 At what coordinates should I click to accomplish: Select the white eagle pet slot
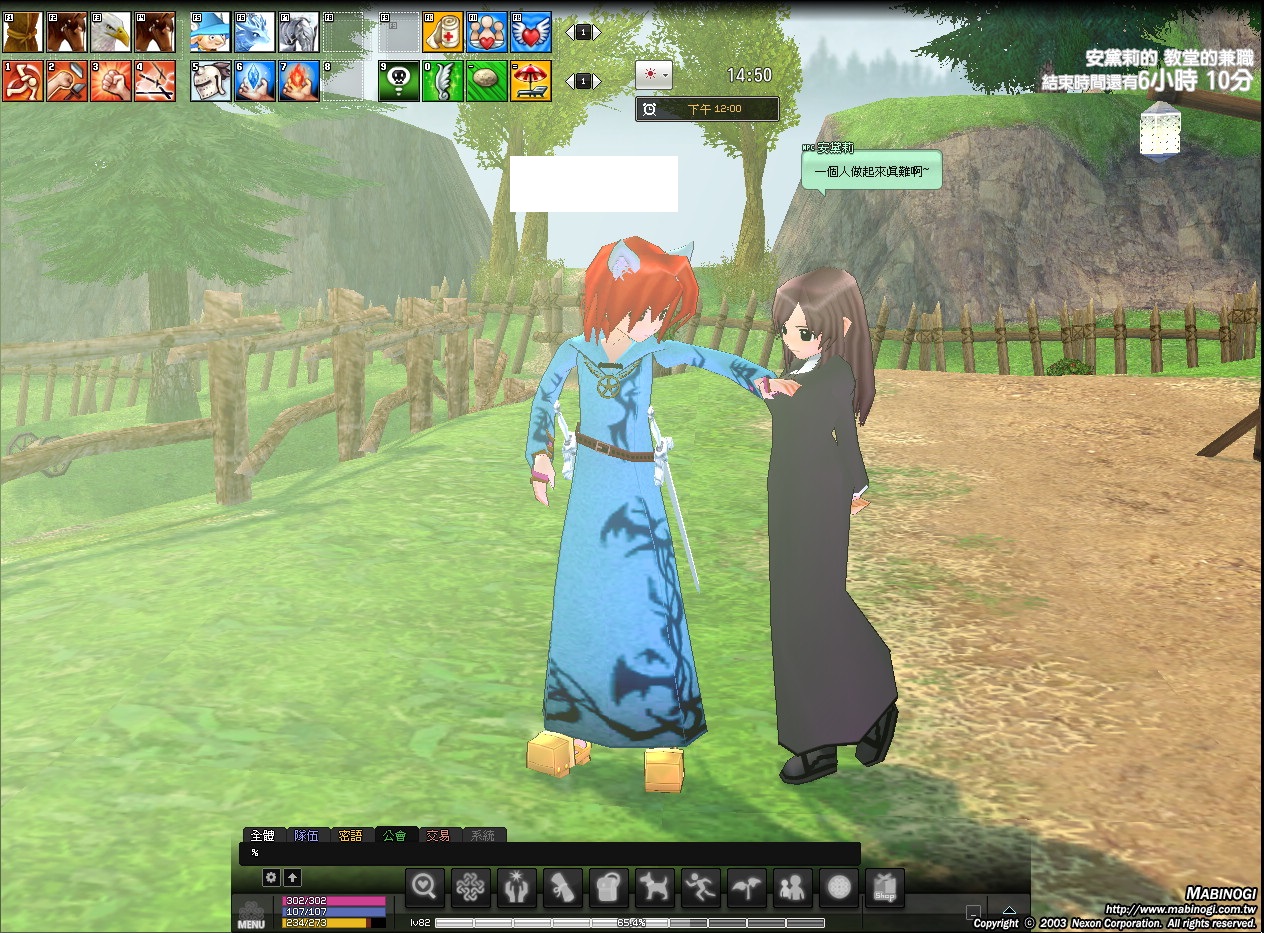point(110,32)
